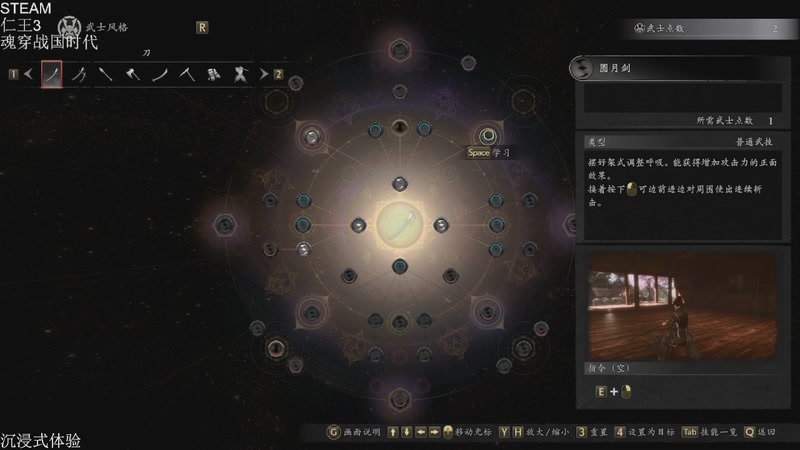Select the katana weapon tab
Screen dimensions: 800x450
(x=52, y=74)
